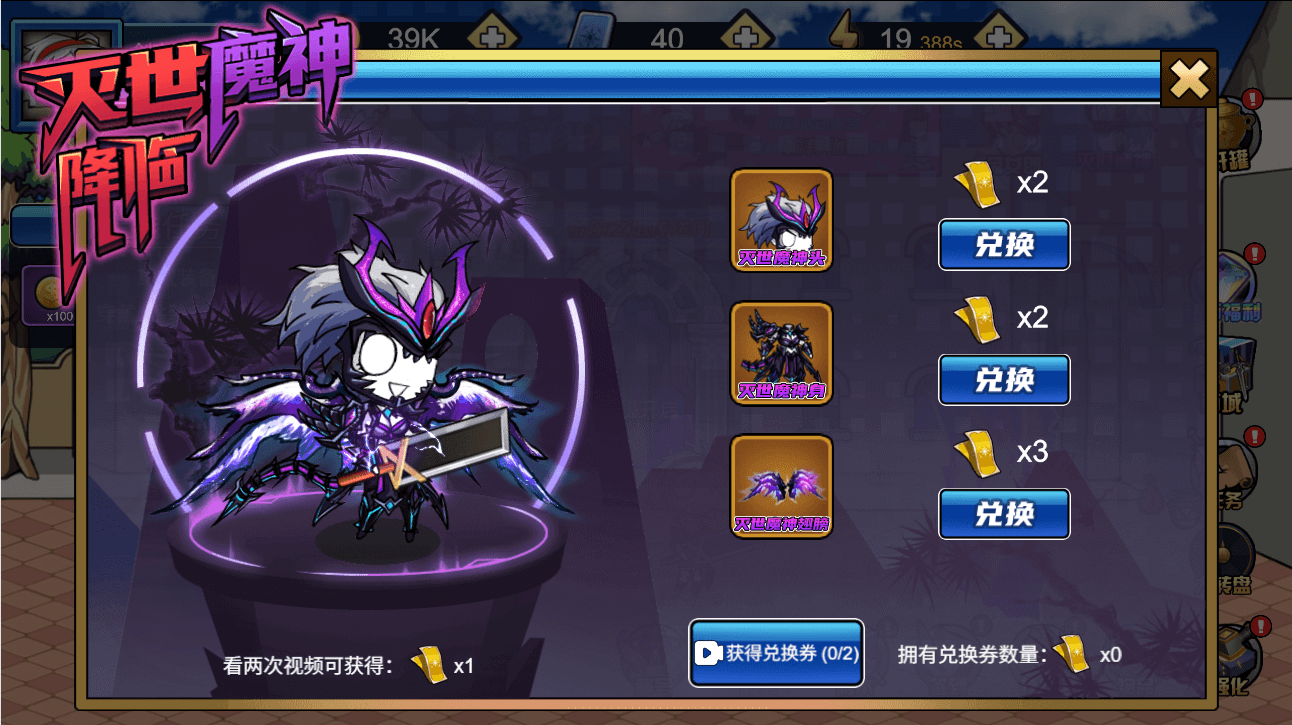The image size is (1292, 725).
Task: Watch a video via 获得兑换券 (0/2) button
Action: [x=776, y=653]
